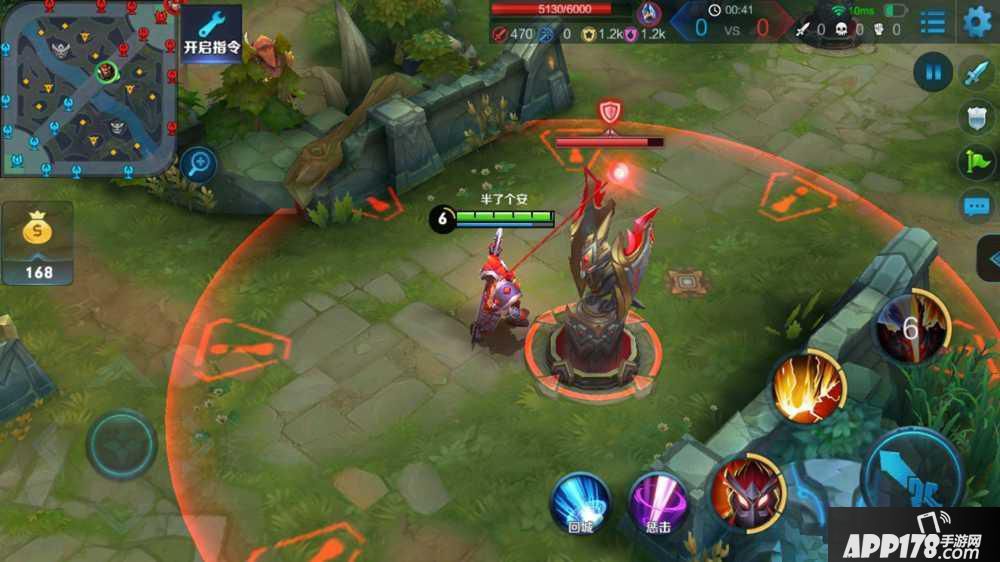Cast the fiery lightning strike skill

click(808, 388)
